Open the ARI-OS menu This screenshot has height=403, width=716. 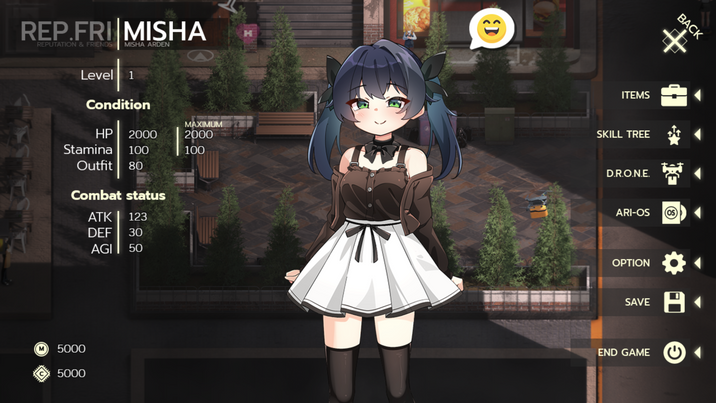pyautogui.click(x=673, y=212)
